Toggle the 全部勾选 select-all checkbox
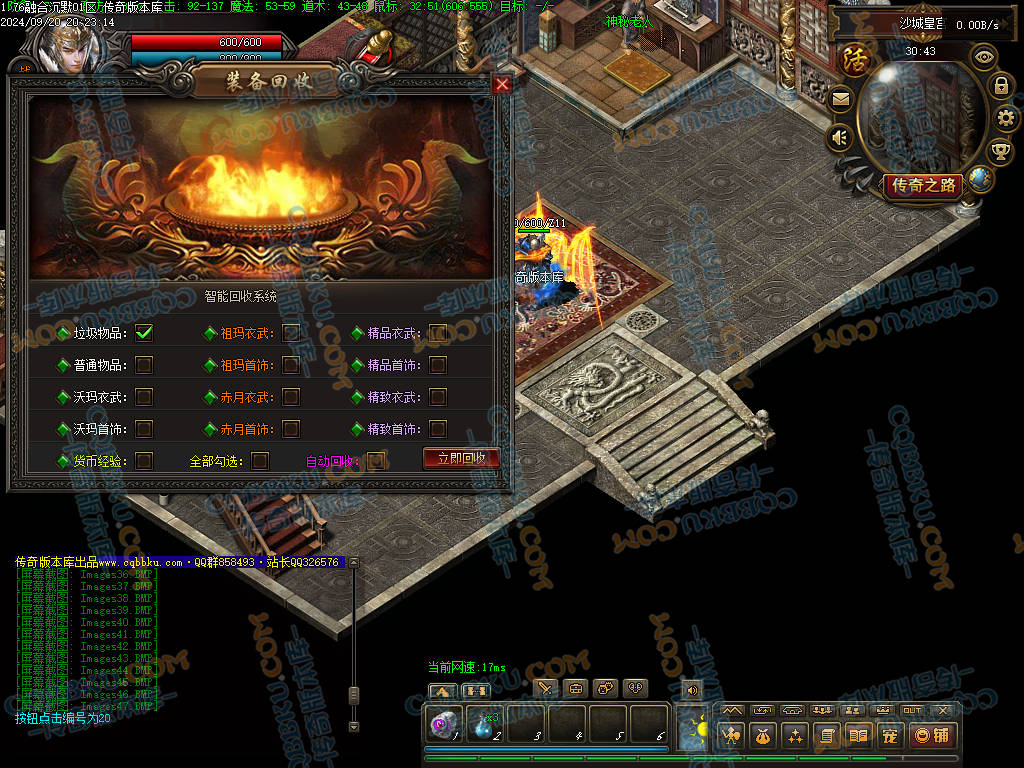 [260, 461]
